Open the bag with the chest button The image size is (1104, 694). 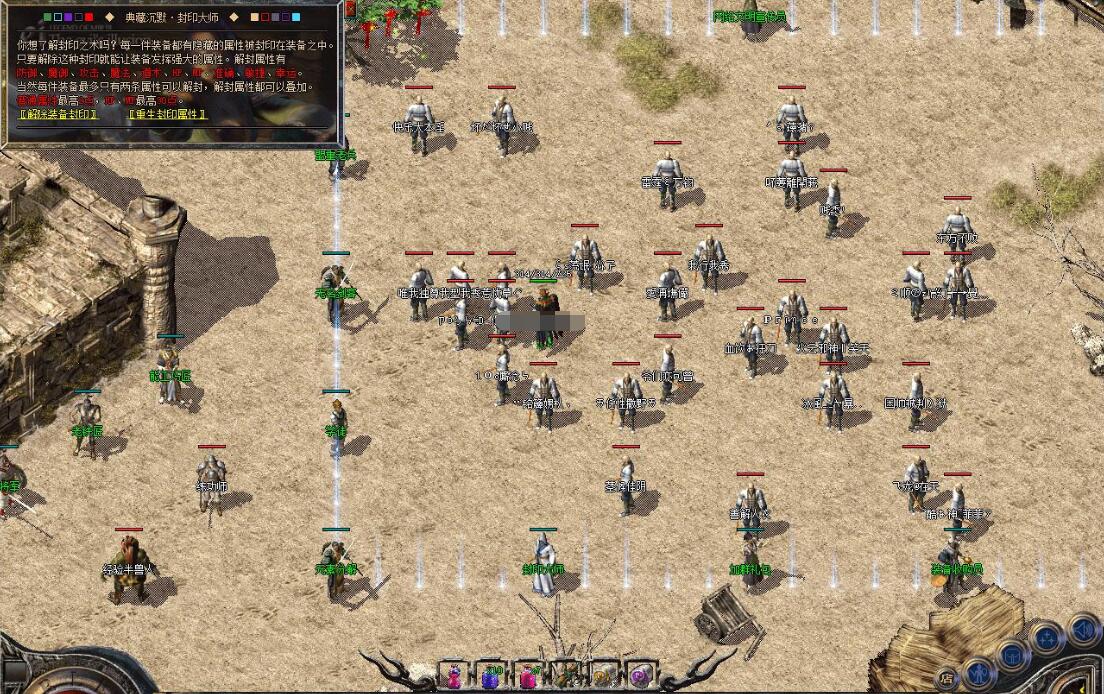(1012, 655)
